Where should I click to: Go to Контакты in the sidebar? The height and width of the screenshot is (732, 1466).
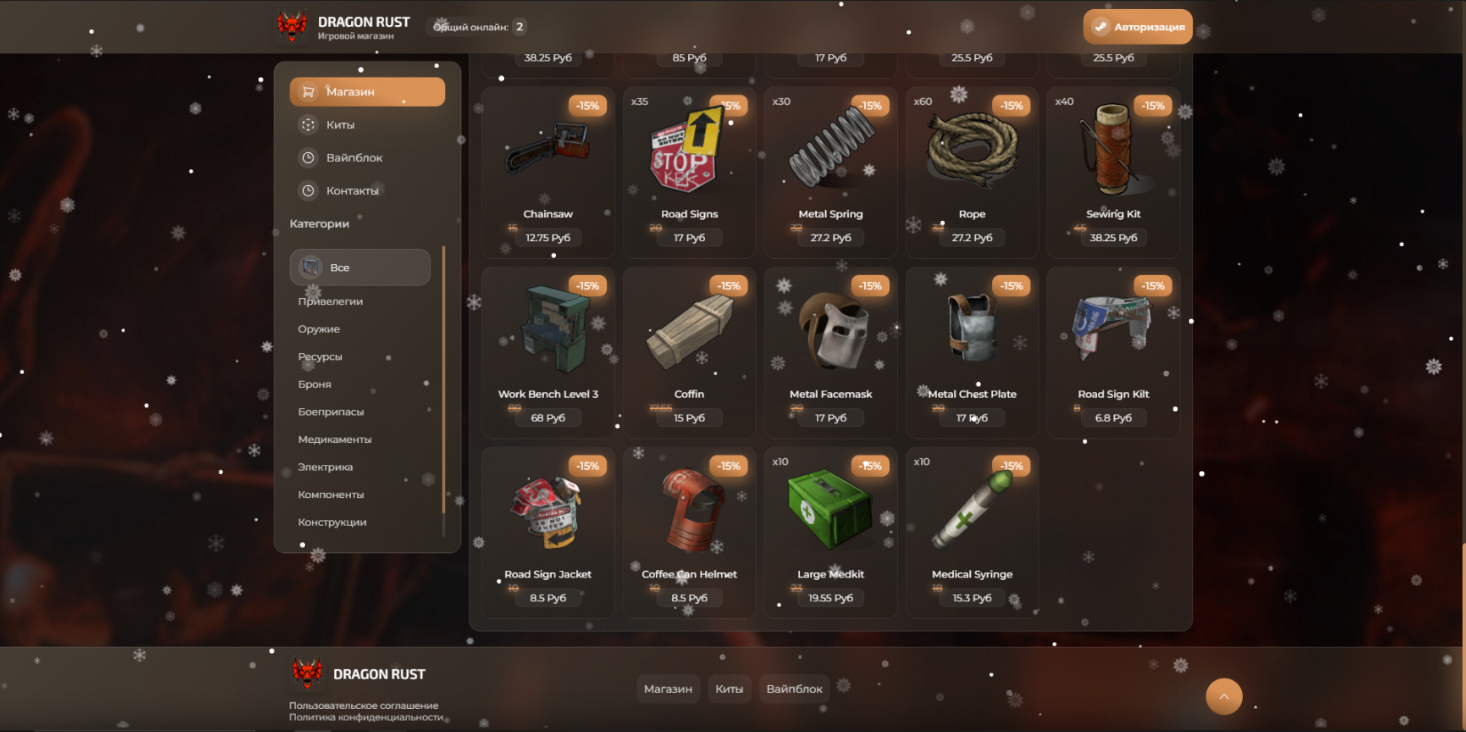[352, 191]
